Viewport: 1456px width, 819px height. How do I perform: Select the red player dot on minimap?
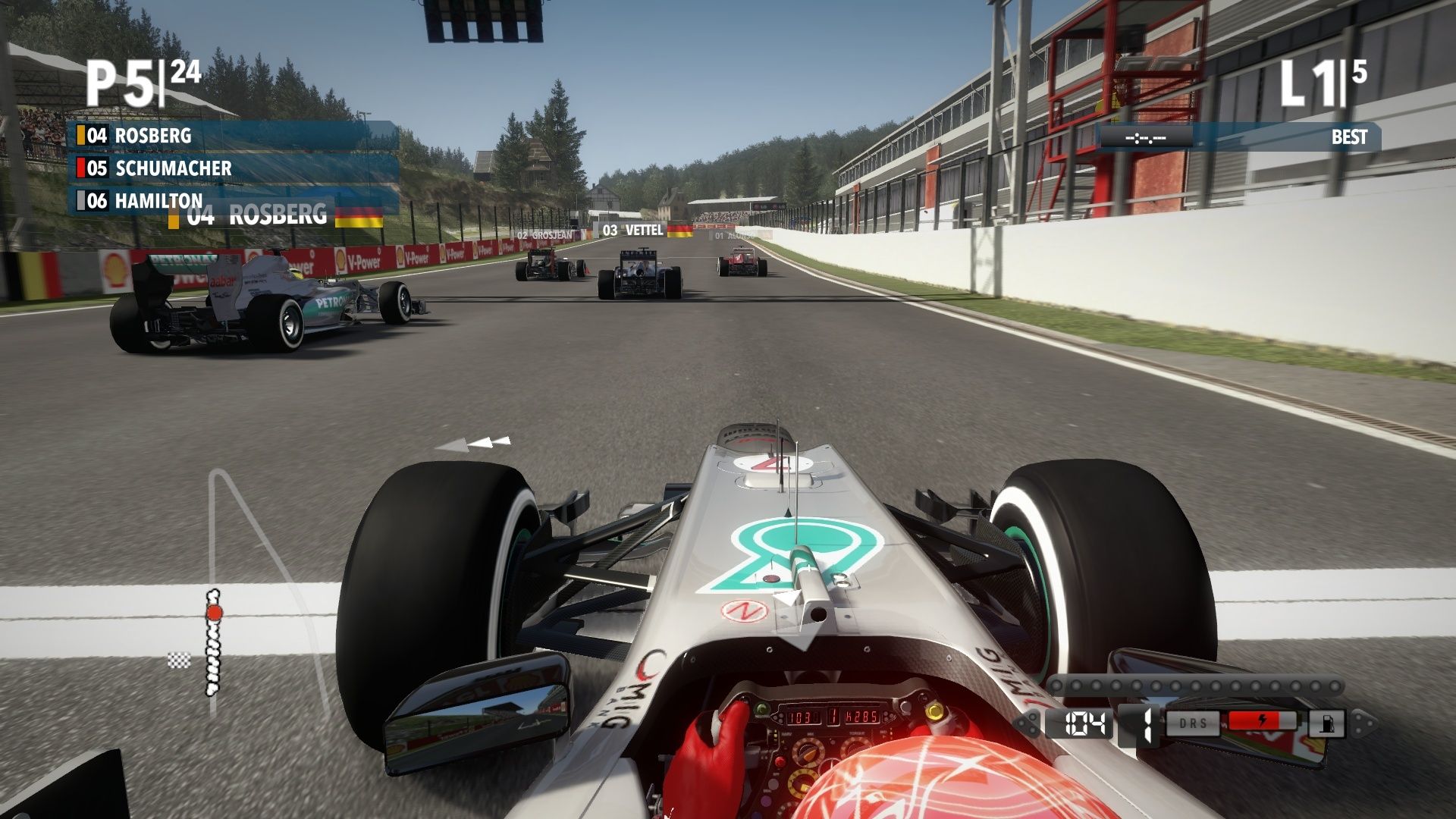pos(214,613)
